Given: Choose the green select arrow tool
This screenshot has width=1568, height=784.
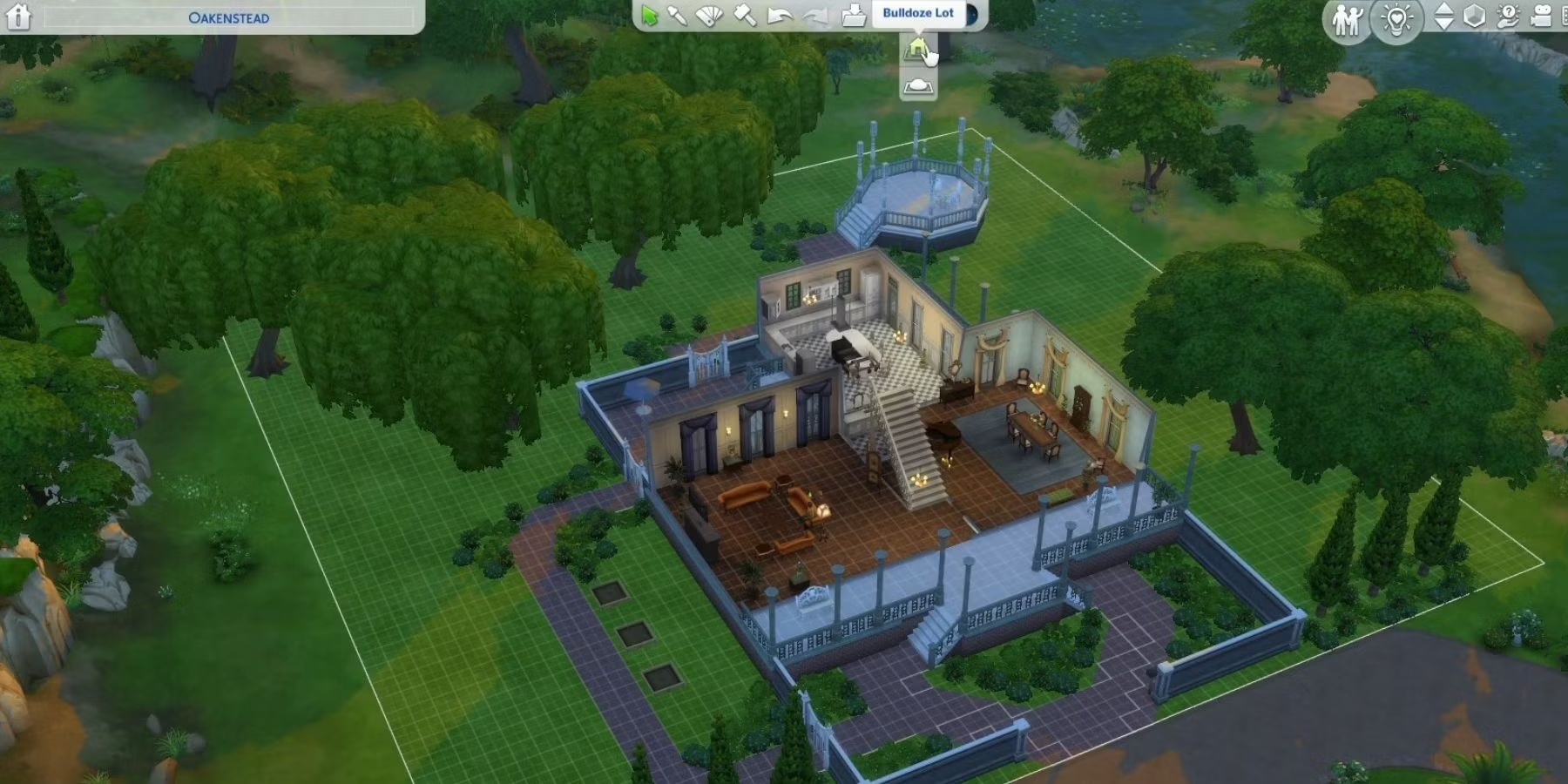Looking at the screenshot, I should (x=649, y=15).
